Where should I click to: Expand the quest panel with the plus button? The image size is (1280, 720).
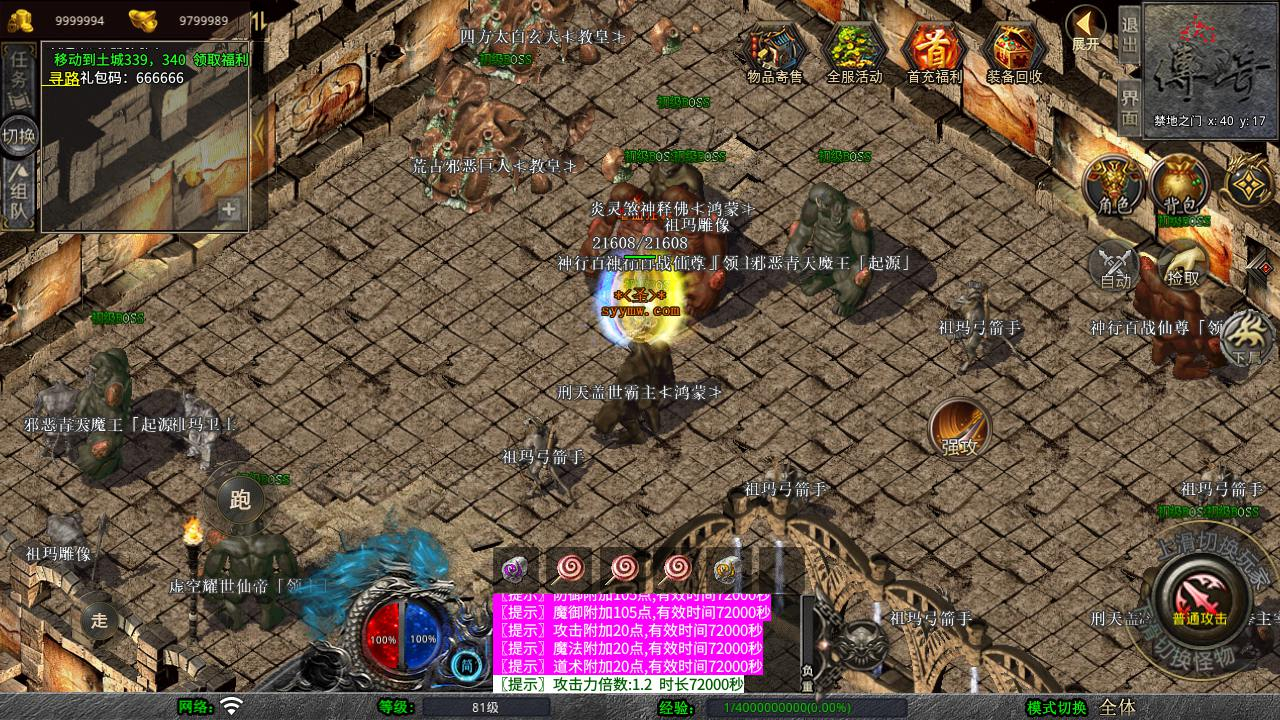pos(229,209)
